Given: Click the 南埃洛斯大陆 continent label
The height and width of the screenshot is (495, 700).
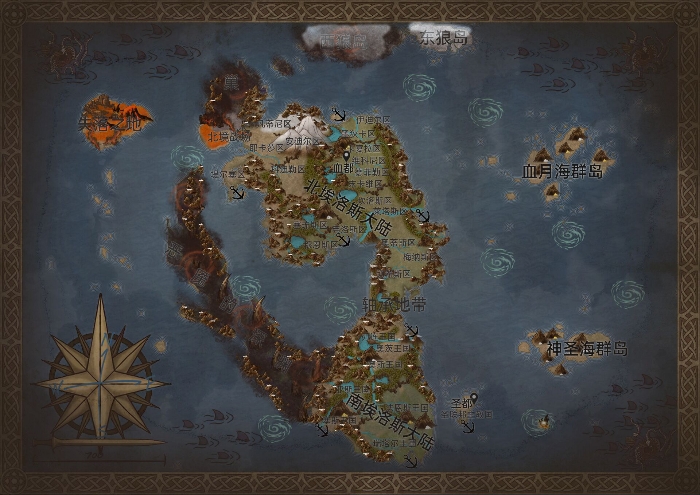Looking at the screenshot, I should (386, 422).
